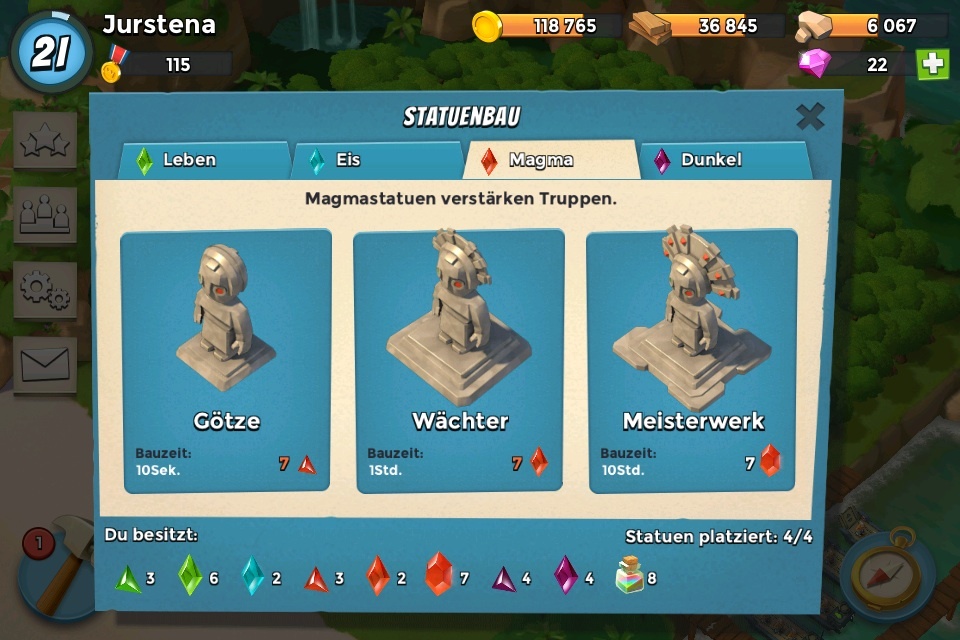Close the Statuenbau window

tap(810, 117)
